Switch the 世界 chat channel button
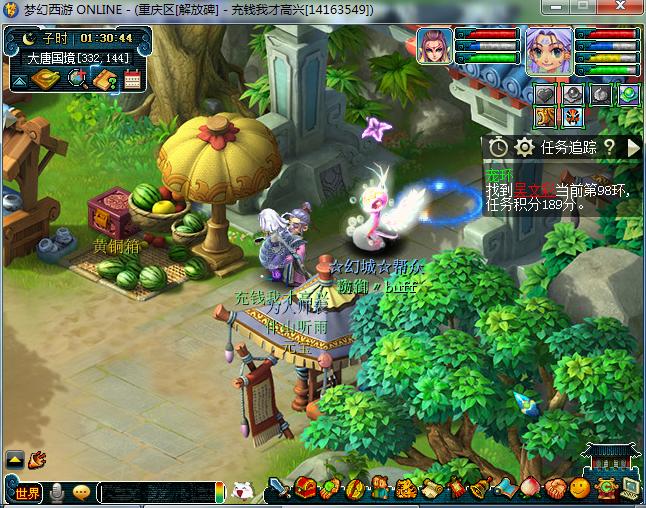 point(26,492)
